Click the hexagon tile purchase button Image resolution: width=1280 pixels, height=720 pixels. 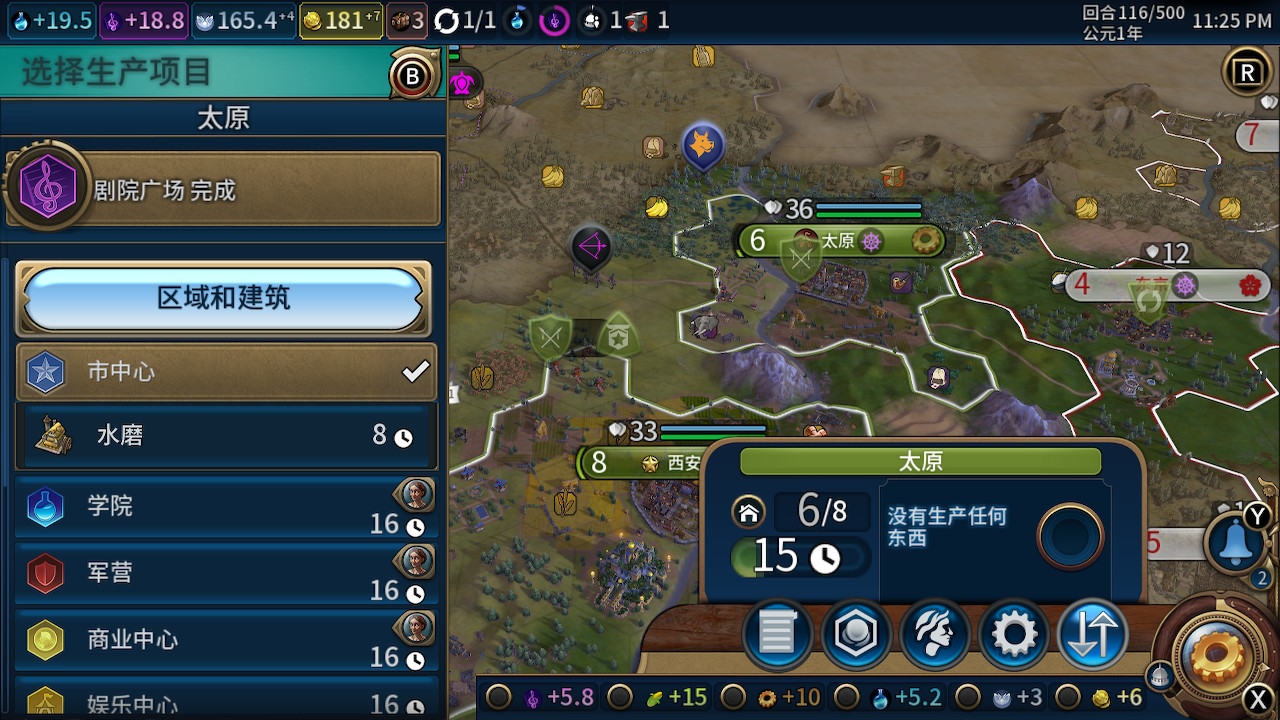(856, 634)
